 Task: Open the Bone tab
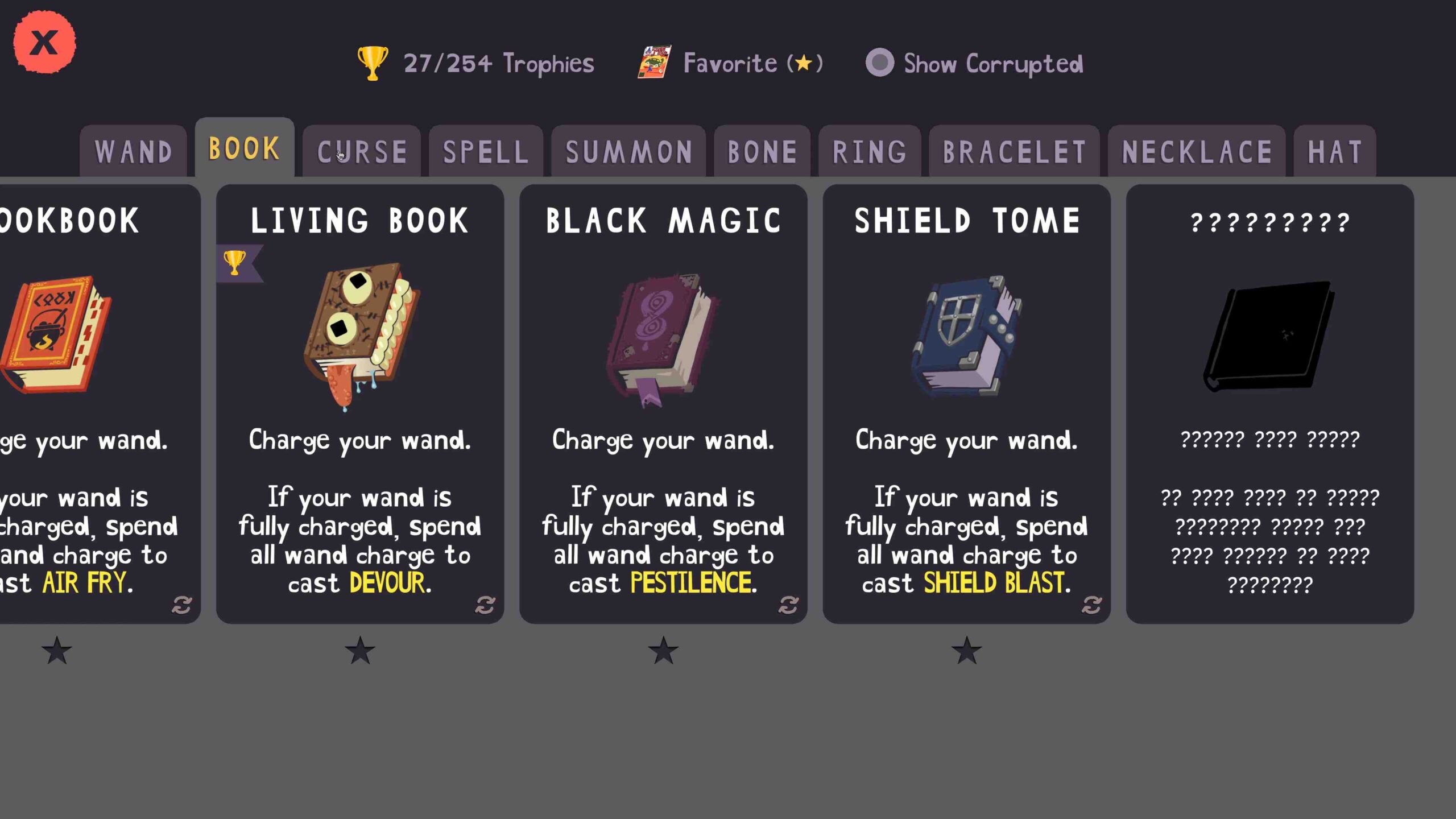click(762, 152)
